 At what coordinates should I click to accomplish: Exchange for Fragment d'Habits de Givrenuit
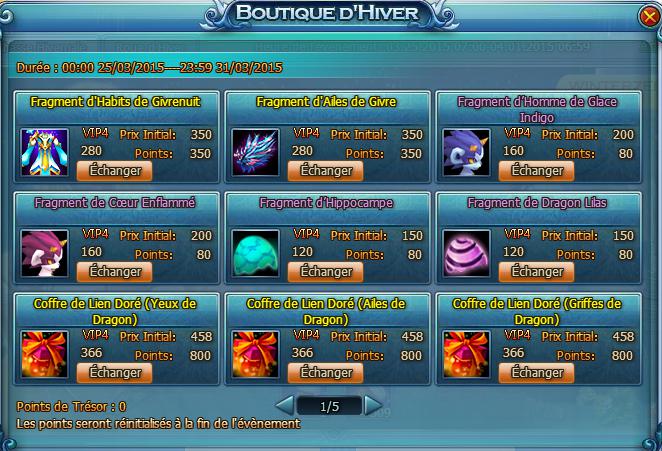(115, 171)
